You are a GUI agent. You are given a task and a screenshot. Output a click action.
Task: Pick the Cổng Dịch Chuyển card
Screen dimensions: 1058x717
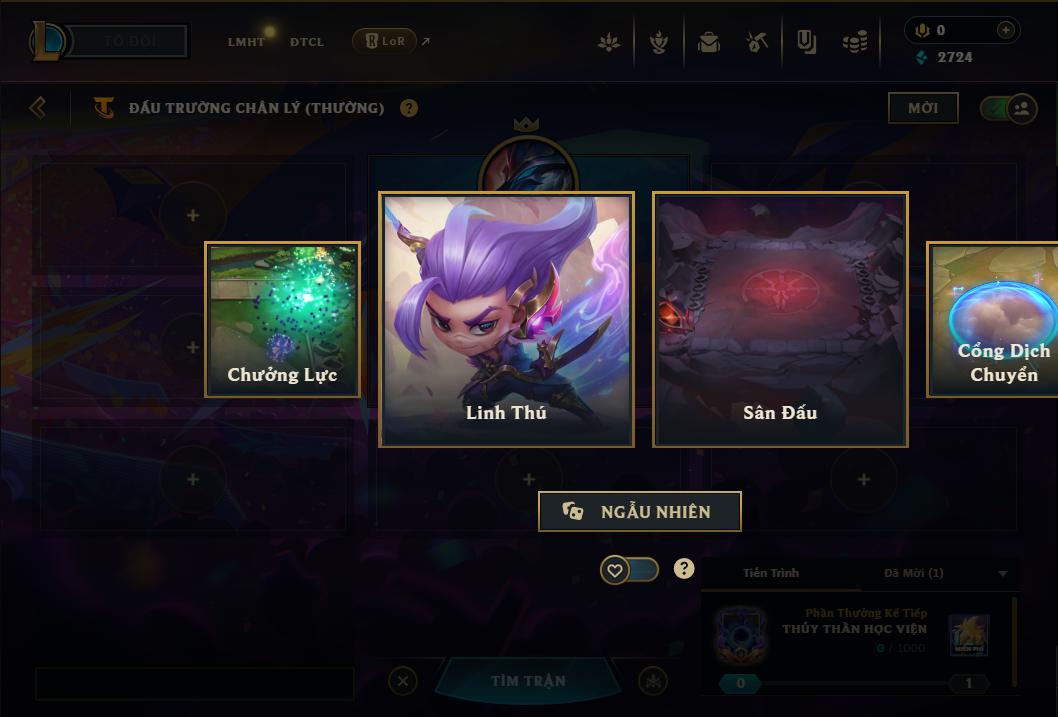(x=993, y=319)
